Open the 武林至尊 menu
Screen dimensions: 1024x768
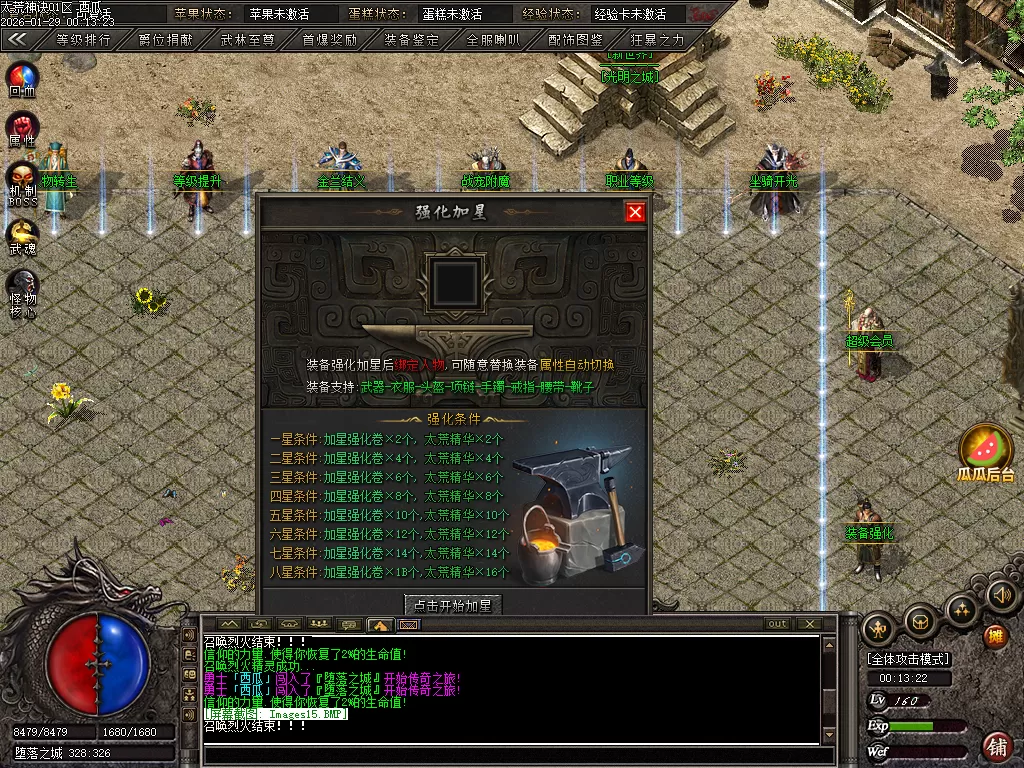point(247,40)
